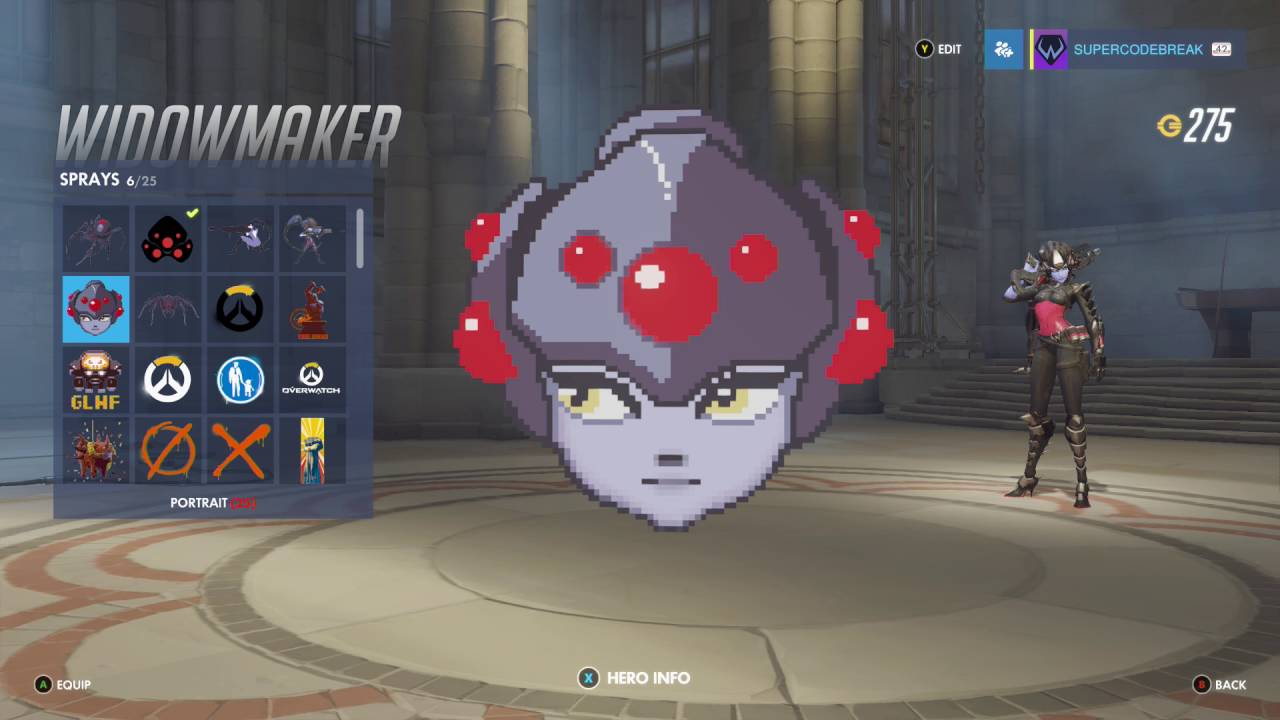Screen dimensions: 1280x720
Task: Select the raised fist poster spray
Action: click(x=311, y=450)
